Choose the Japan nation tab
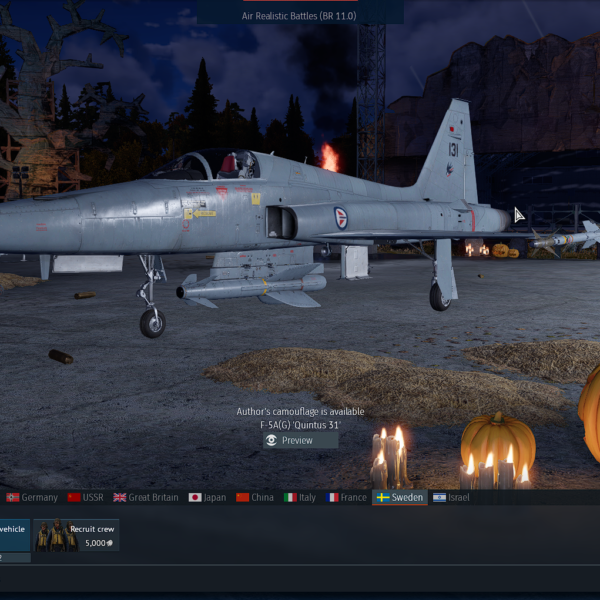The width and height of the screenshot is (600, 600). (x=207, y=497)
